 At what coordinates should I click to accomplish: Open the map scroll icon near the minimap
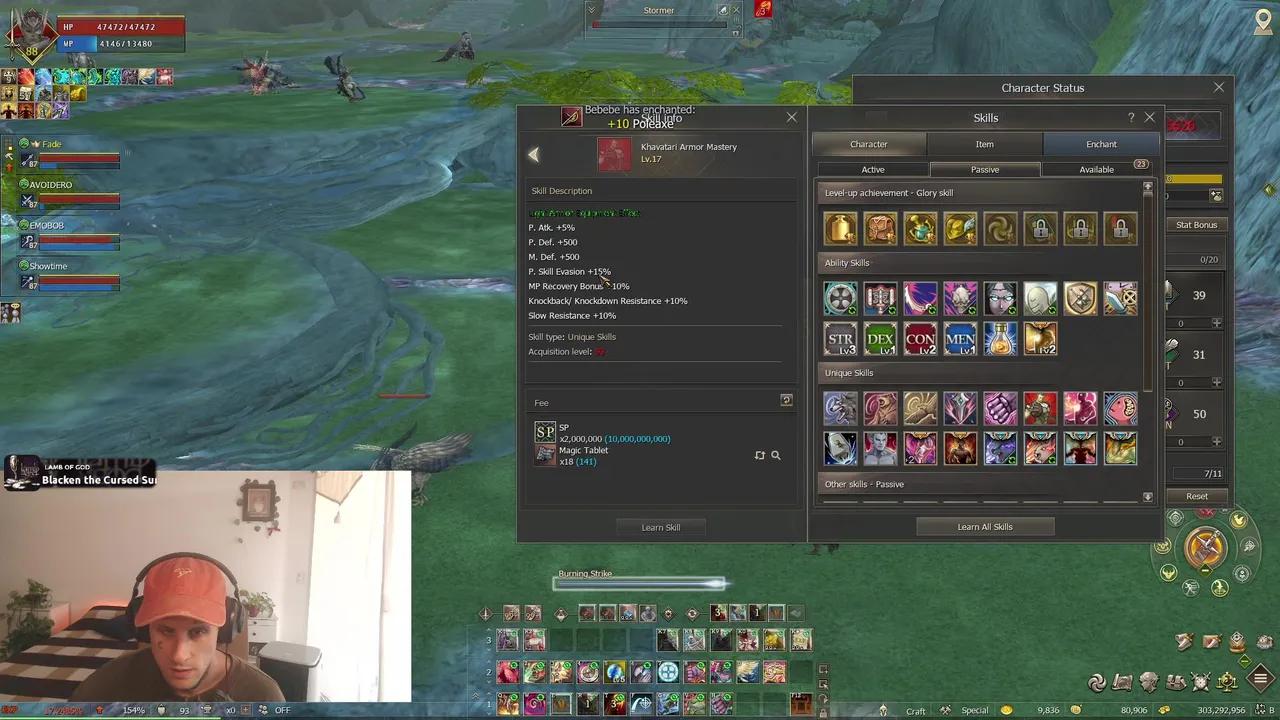[1120, 681]
